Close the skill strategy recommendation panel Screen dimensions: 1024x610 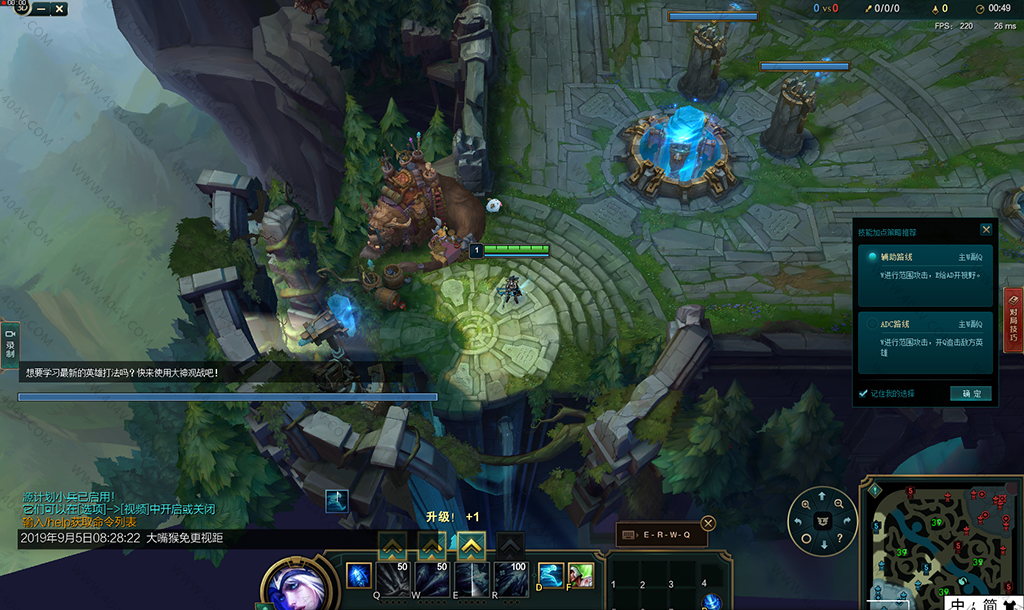(x=986, y=230)
